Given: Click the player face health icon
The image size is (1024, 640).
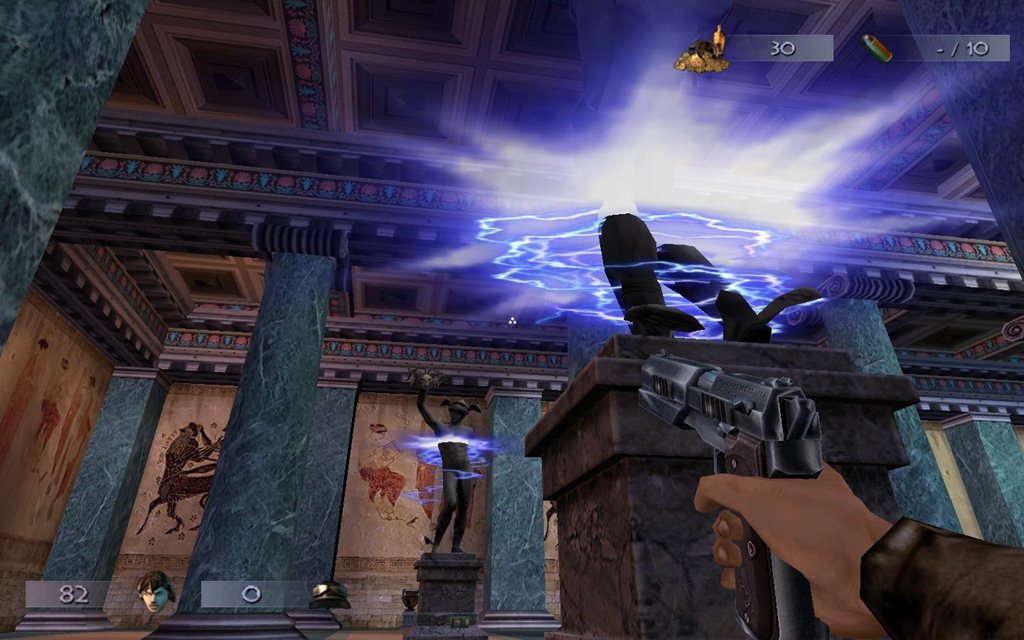Looking at the screenshot, I should pos(156,591).
